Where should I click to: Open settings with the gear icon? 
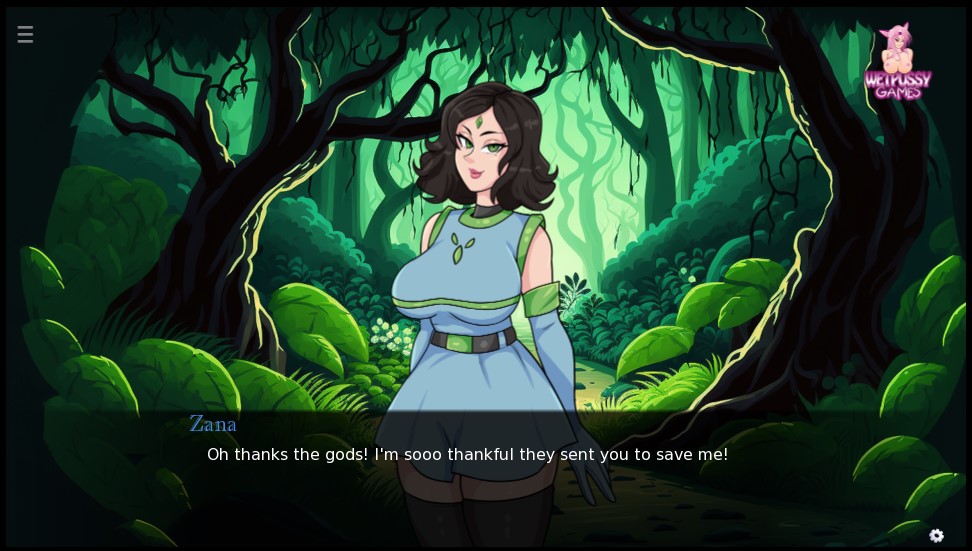pos(936,535)
